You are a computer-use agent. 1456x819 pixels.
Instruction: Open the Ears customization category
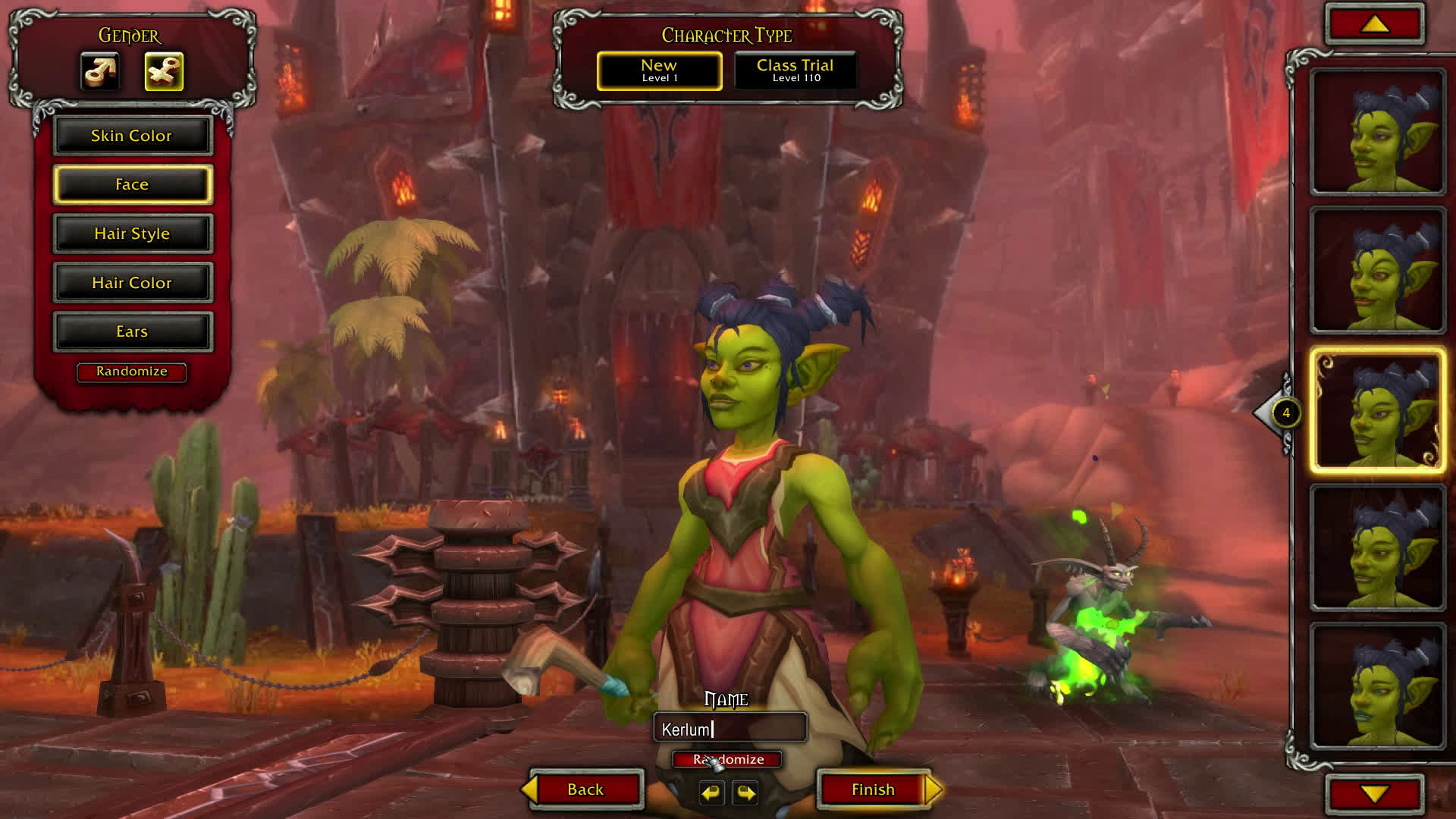pyautogui.click(x=132, y=331)
